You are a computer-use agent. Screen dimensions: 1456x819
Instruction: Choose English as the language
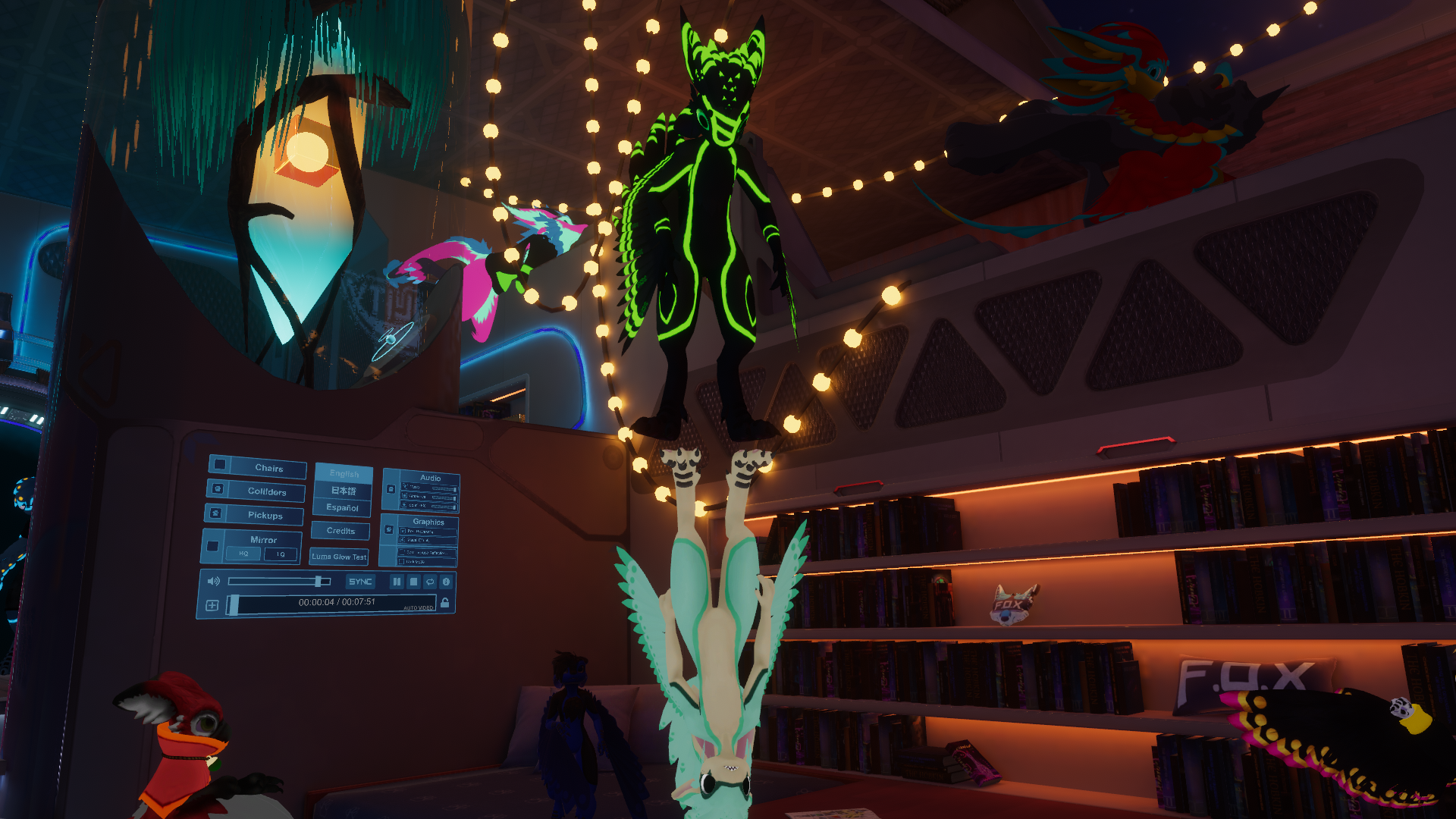point(344,473)
